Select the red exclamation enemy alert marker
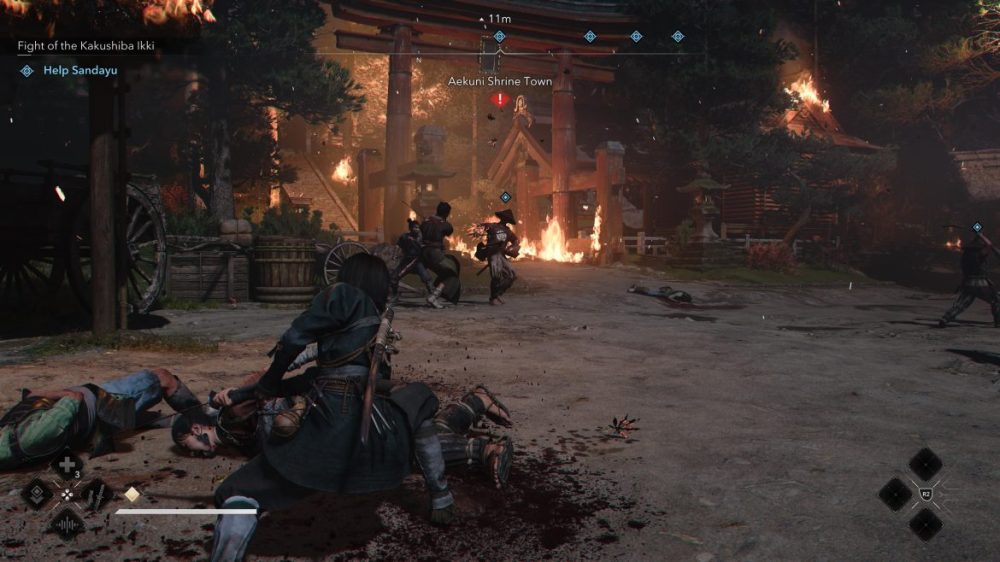This screenshot has height=562, width=1000. point(499,99)
